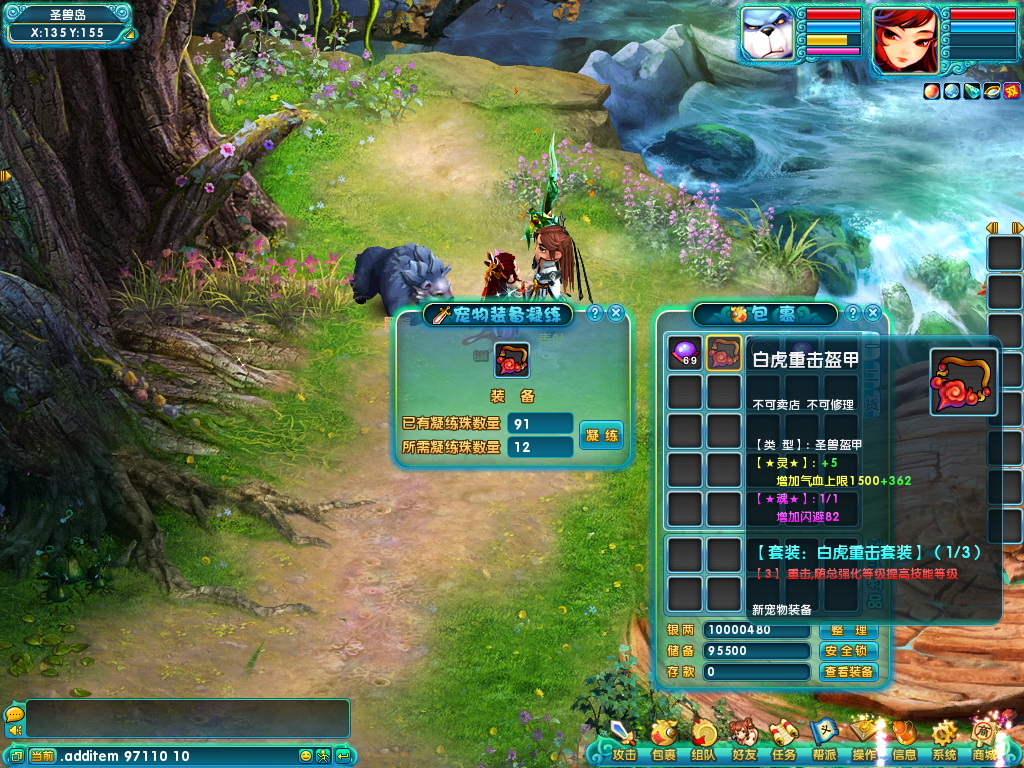Open the 系统 system settings
The height and width of the screenshot is (768, 1024).
click(944, 741)
